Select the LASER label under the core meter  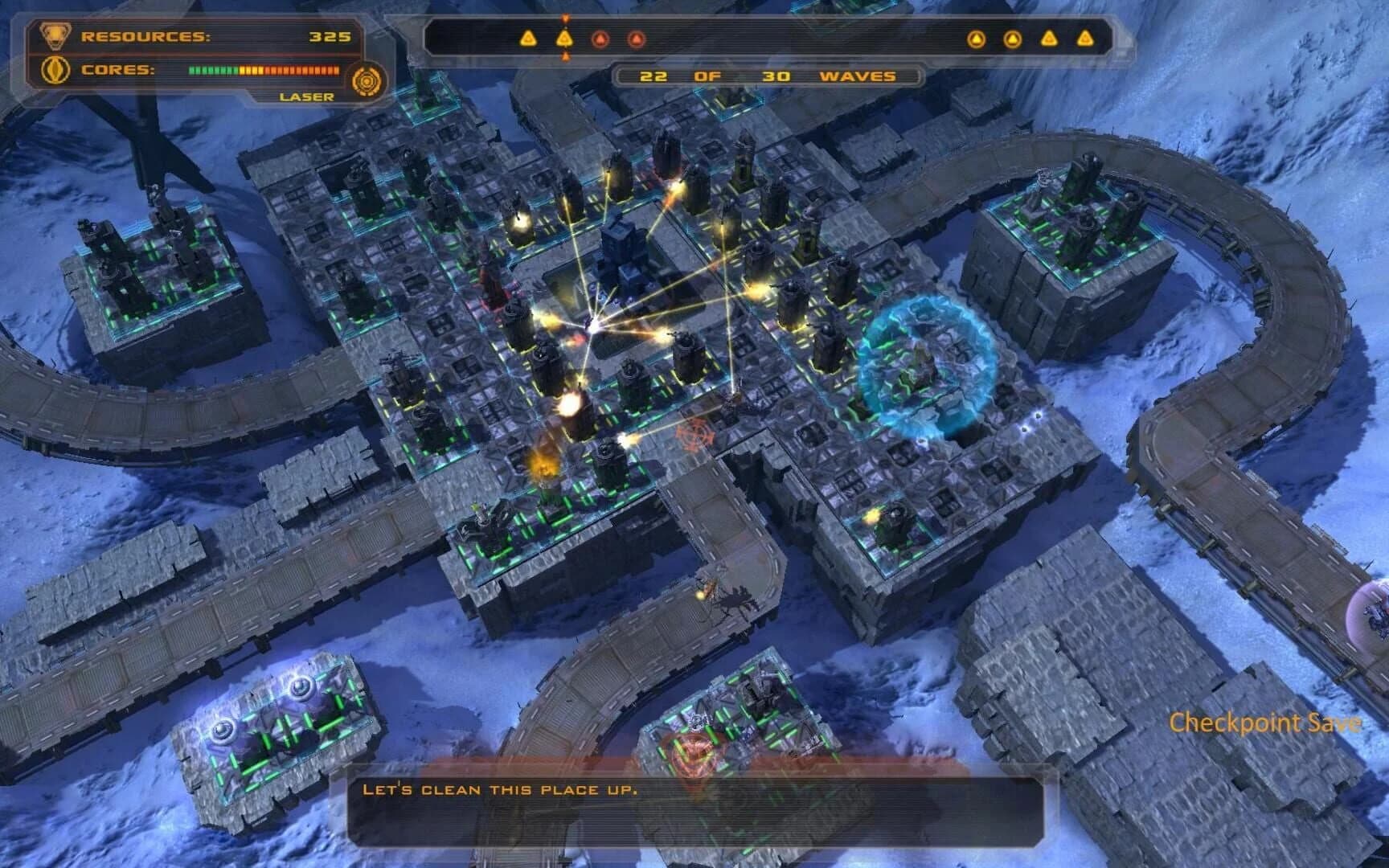(305, 96)
